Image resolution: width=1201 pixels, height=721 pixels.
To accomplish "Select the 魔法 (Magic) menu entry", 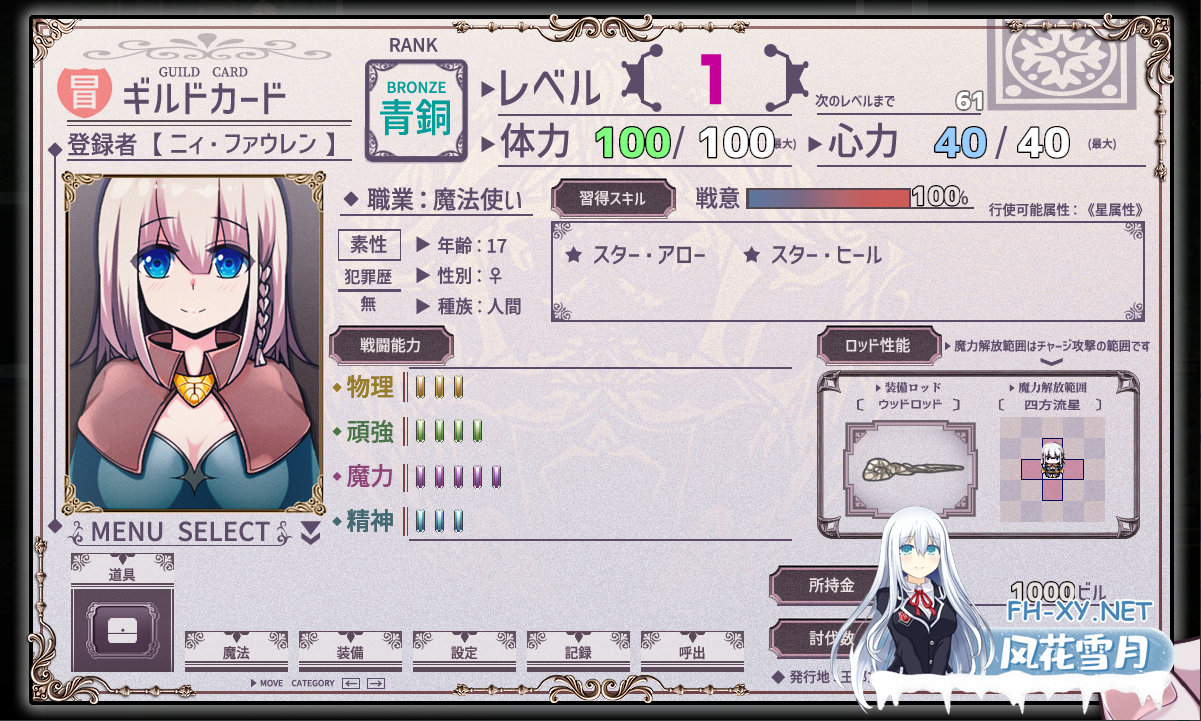I will 236,653.
